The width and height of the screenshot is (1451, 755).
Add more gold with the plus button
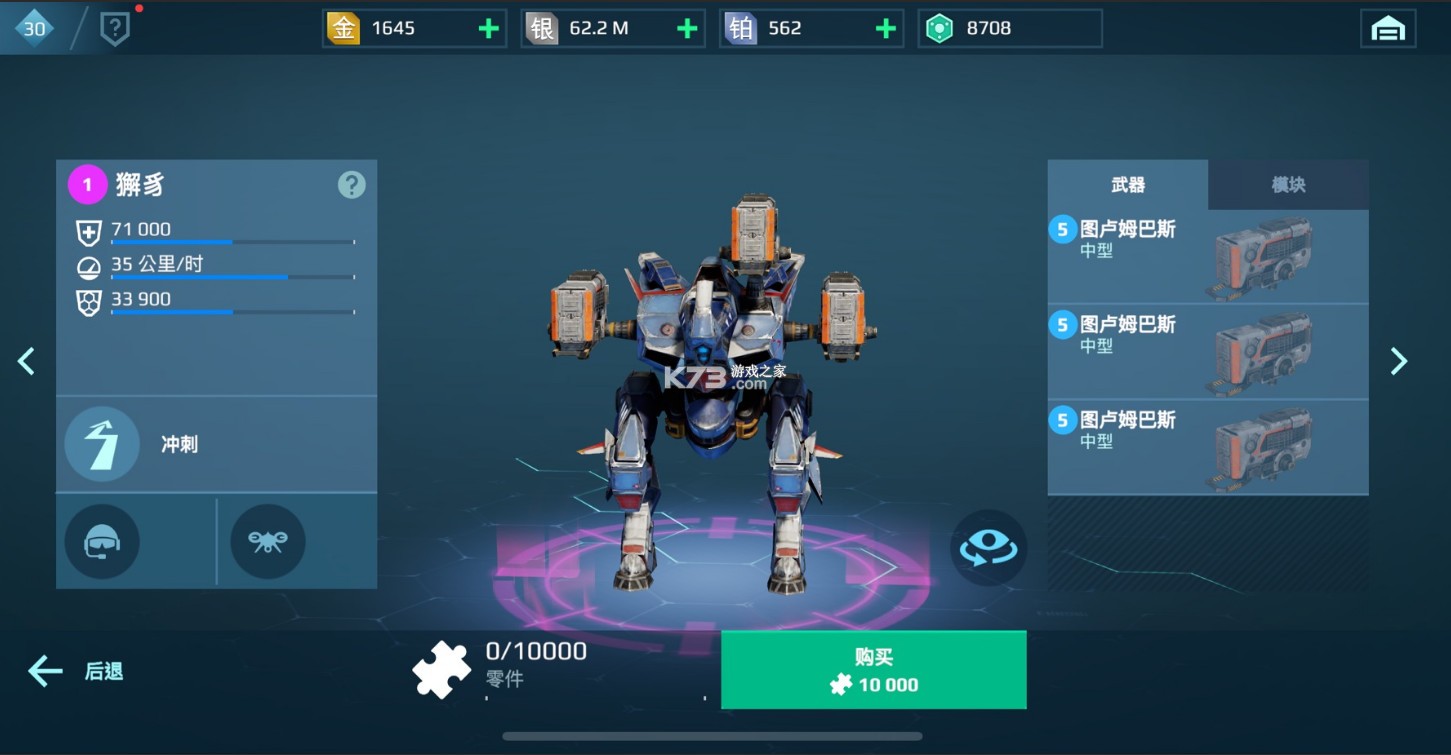tap(488, 29)
